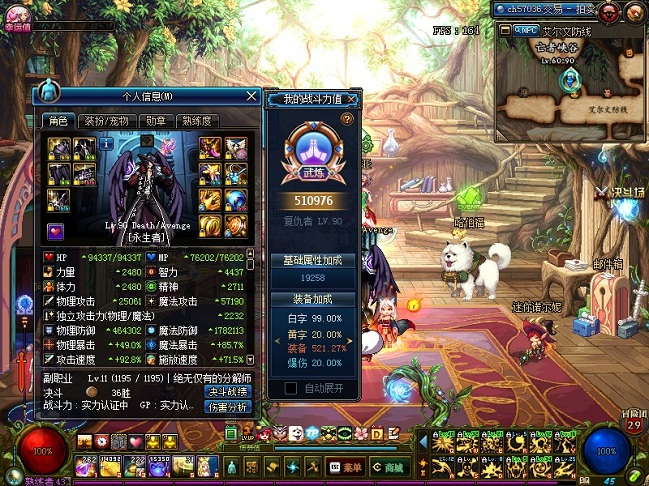649x486 pixels.
Task: Toggle the 自动展开 auto-expand checkbox
Action: 291,388
